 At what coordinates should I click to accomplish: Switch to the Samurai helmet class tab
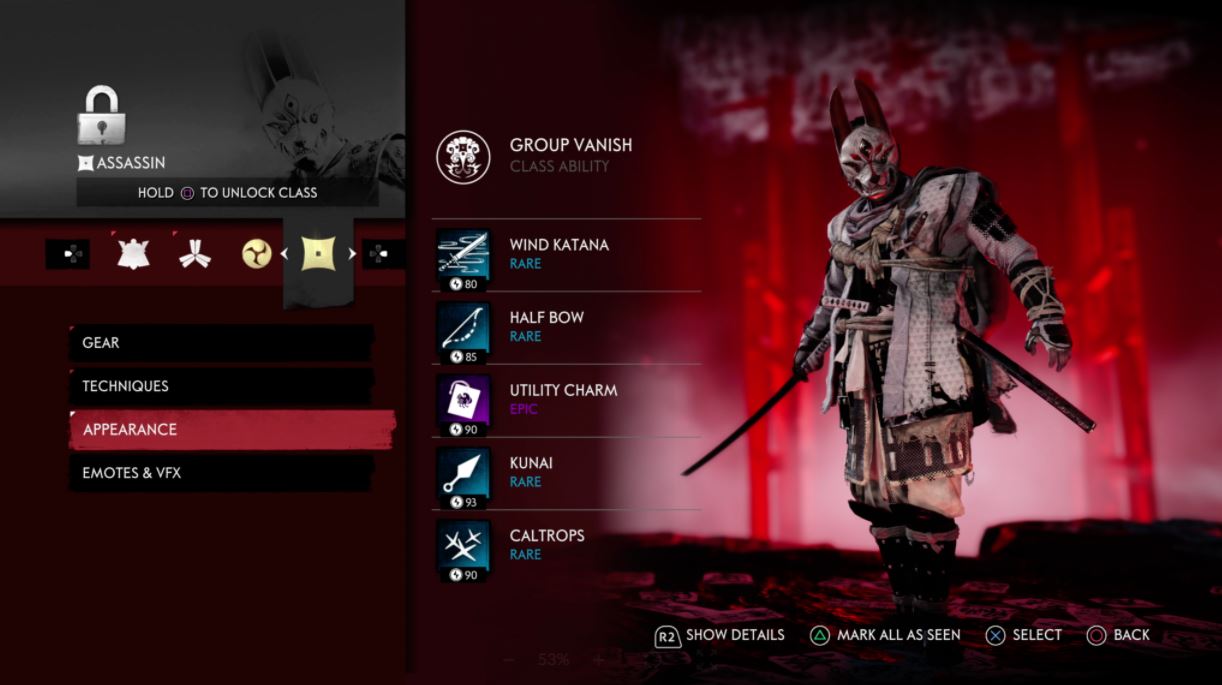tap(133, 254)
